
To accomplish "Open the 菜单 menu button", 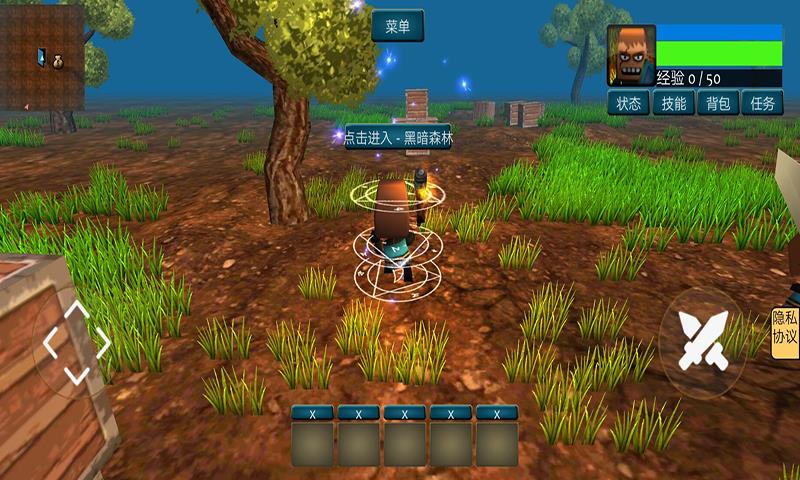I will pyautogui.click(x=397, y=26).
